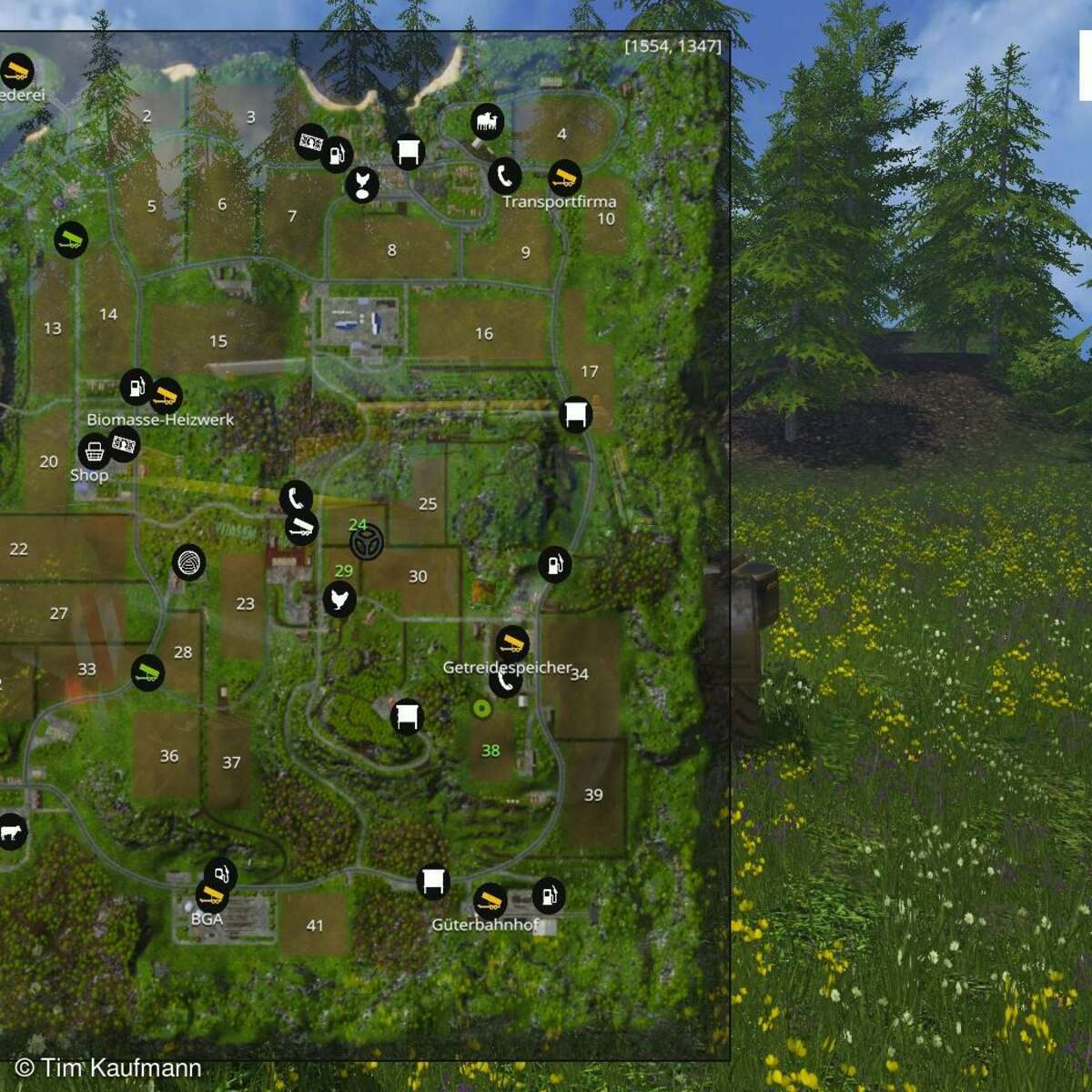1092x1092 pixels.
Task: Click the steering wheel vehicle marker
Action: [366, 542]
